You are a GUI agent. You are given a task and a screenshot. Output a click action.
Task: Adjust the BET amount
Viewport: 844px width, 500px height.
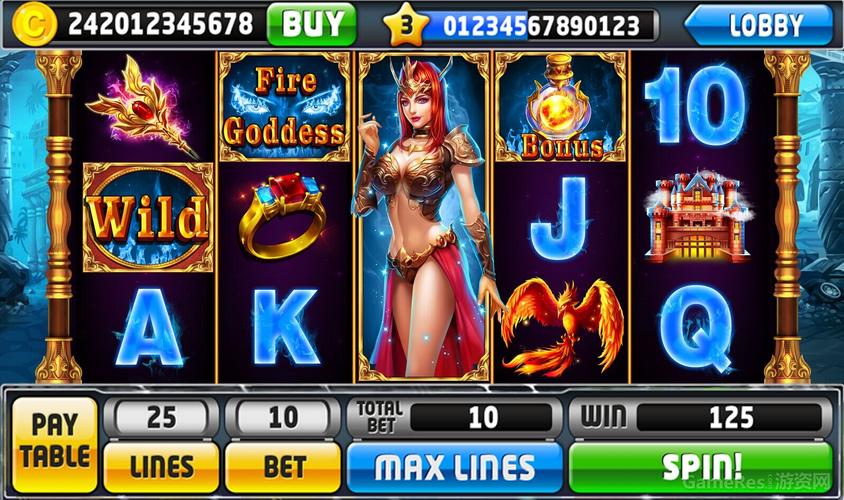[283, 465]
